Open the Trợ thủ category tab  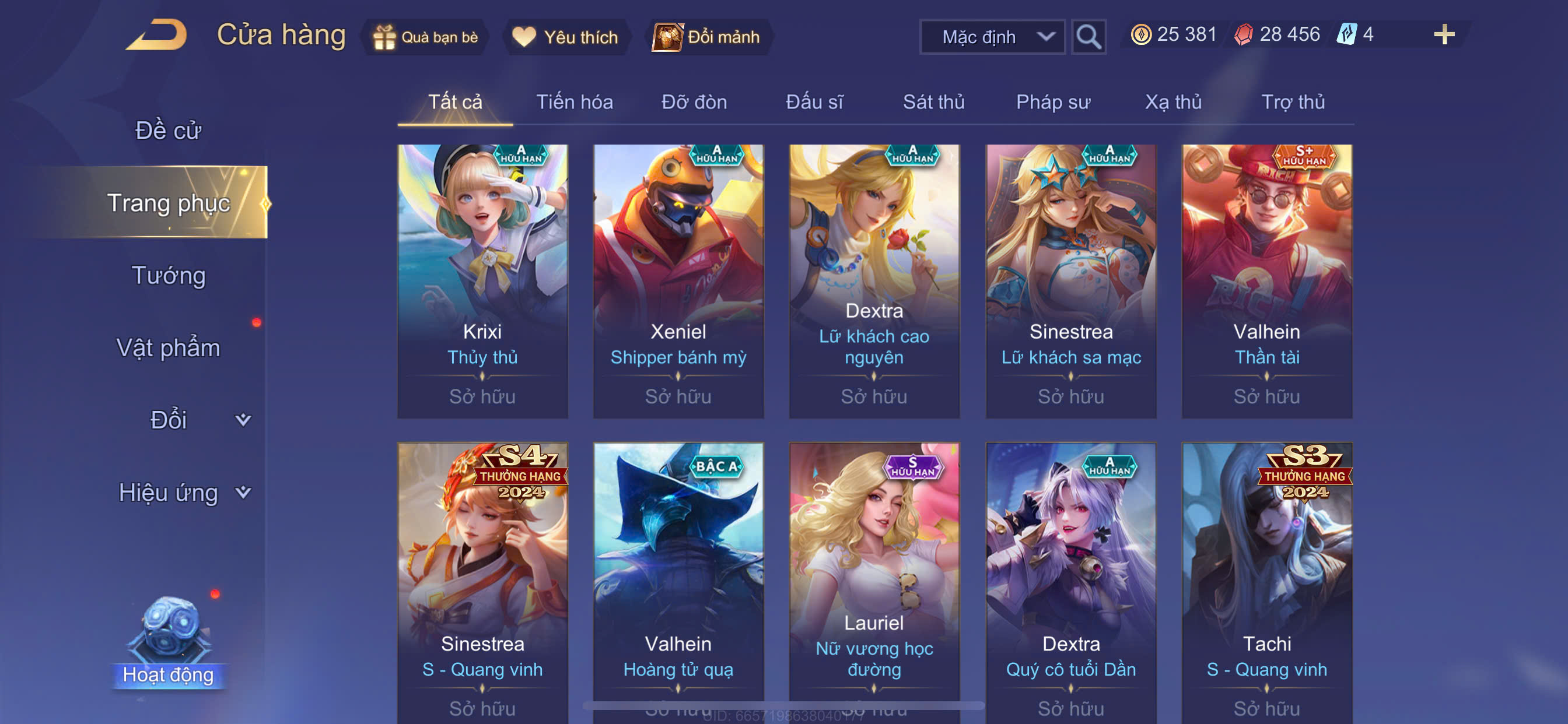(x=1293, y=101)
